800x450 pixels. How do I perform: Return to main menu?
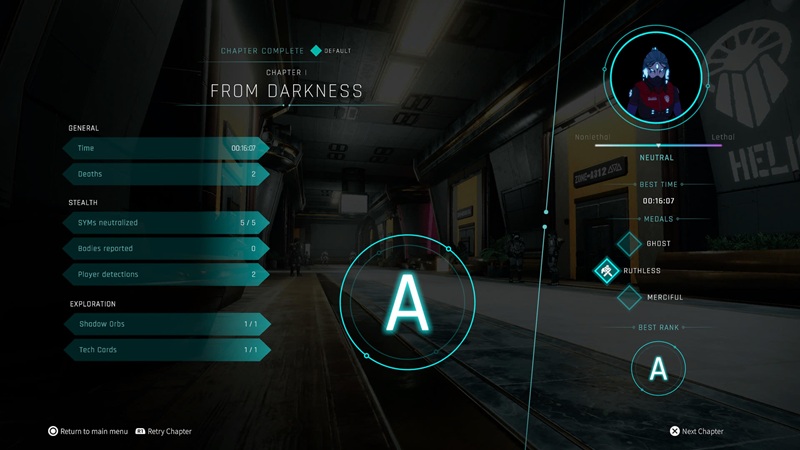[88, 431]
